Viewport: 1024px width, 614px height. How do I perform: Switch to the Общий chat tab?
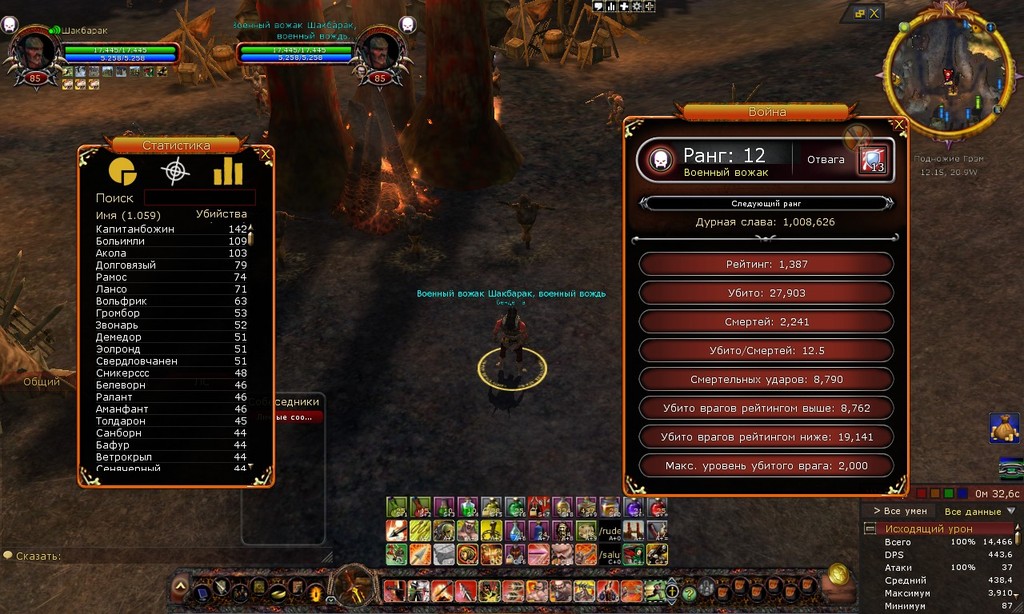pyautogui.click(x=42, y=381)
